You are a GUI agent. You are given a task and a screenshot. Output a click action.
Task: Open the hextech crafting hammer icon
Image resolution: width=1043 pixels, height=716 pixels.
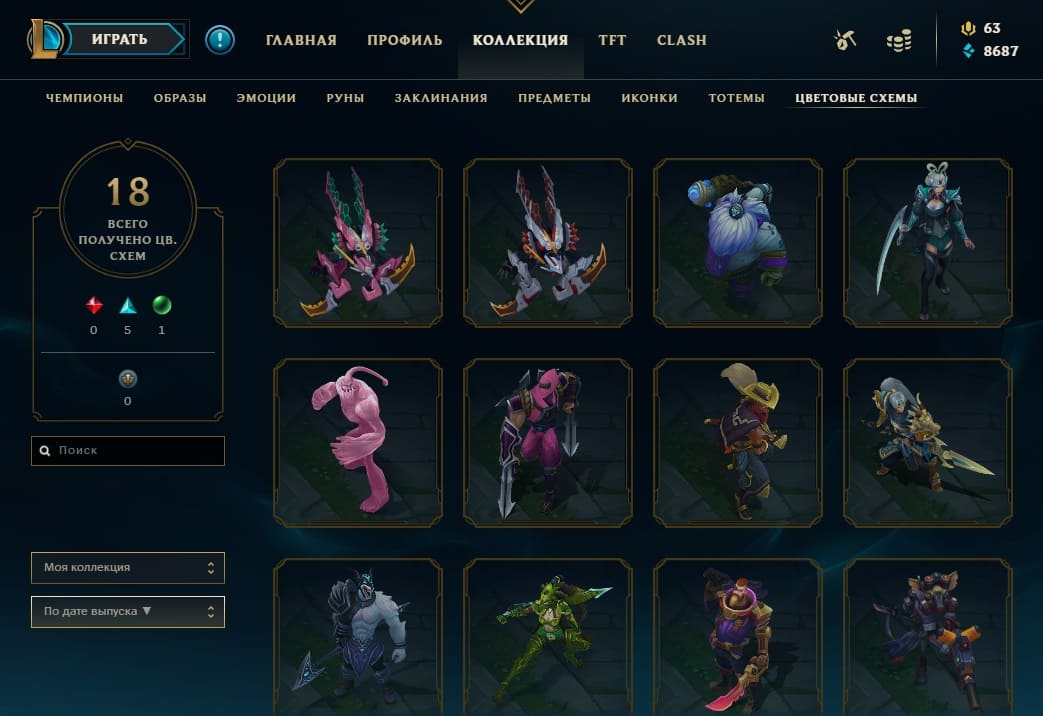coord(845,41)
